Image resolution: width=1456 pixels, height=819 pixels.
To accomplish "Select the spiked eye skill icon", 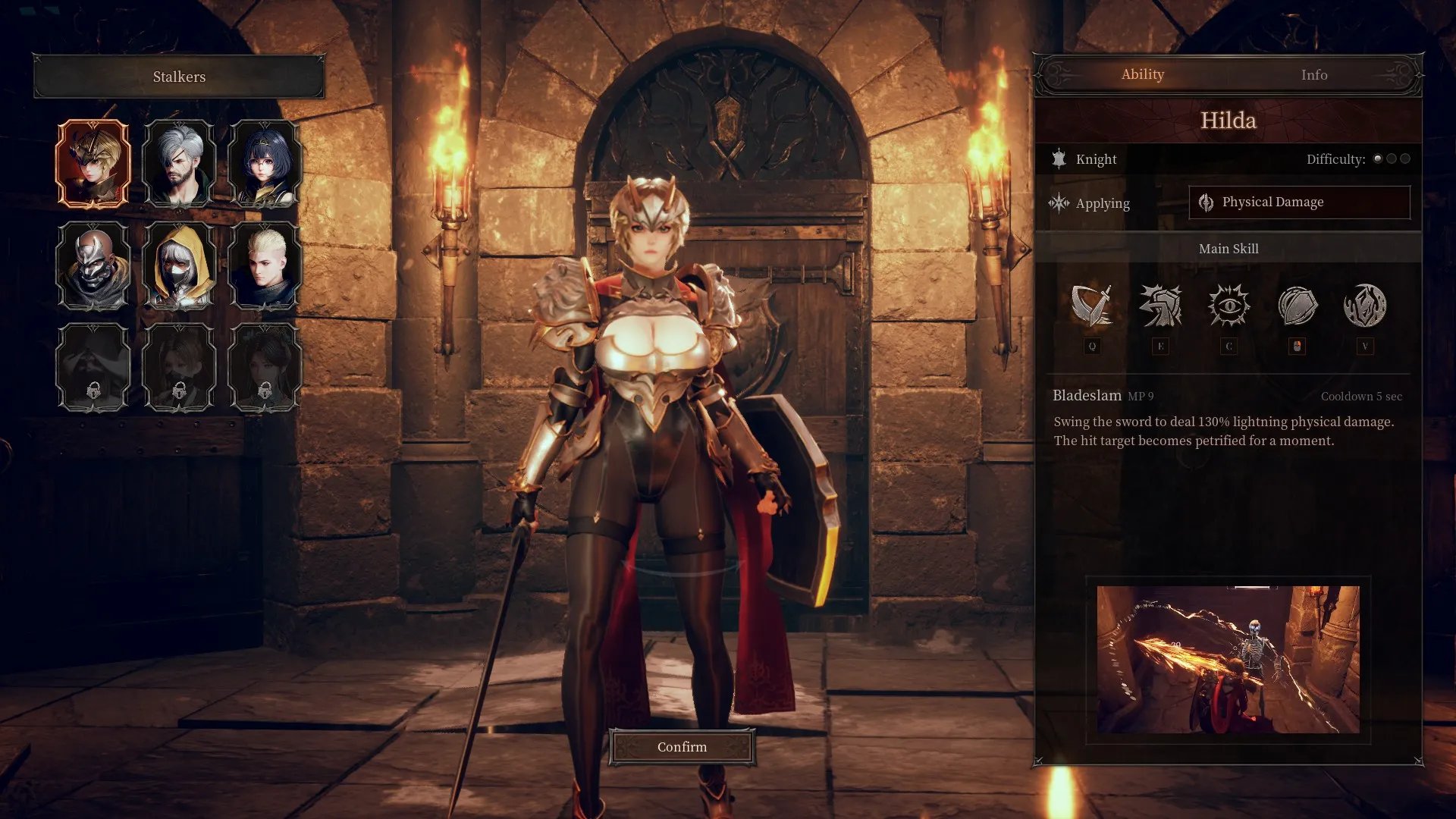I will 1228,306.
